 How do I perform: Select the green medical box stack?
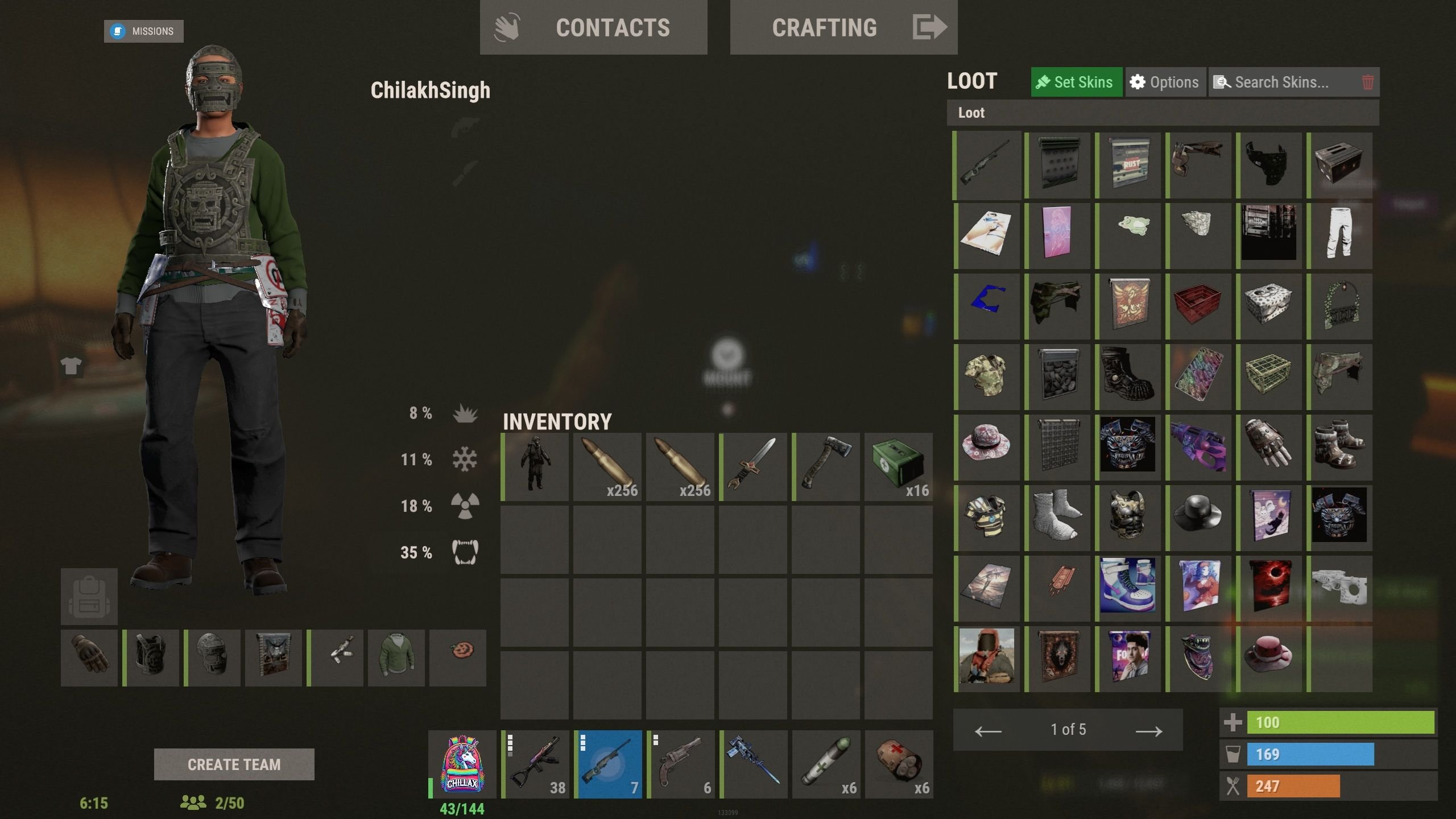tap(899, 466)
